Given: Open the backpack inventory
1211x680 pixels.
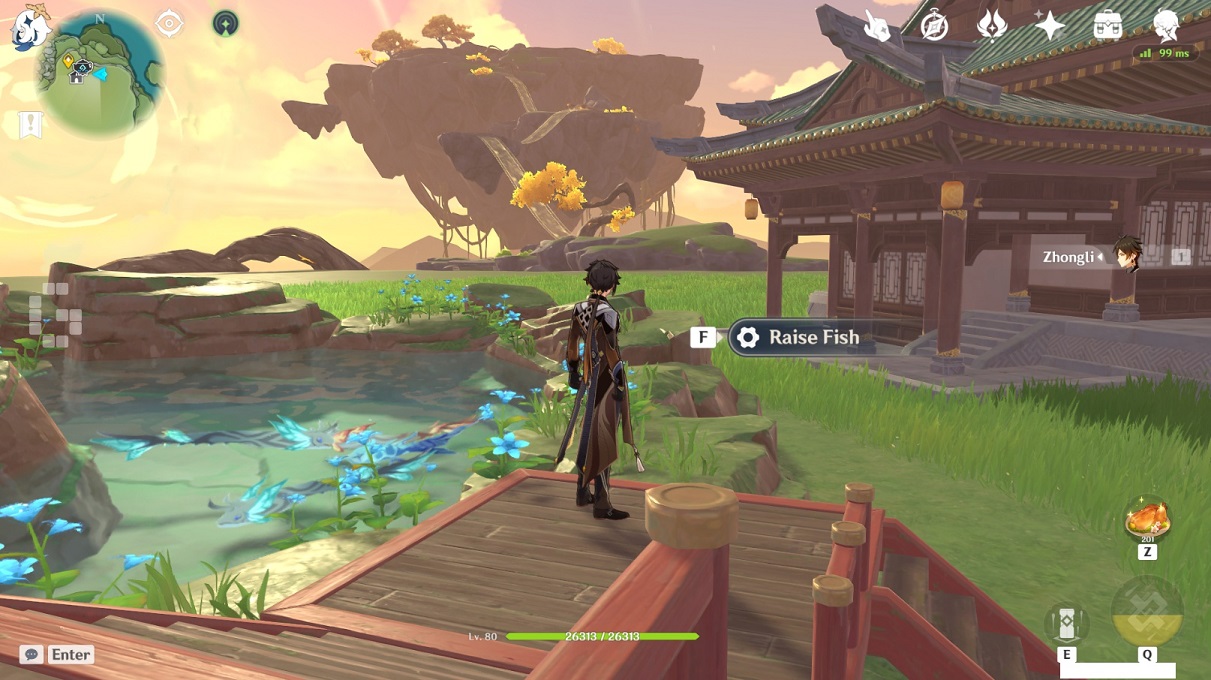Looking at the screenshot, I should click(1107, 26).
